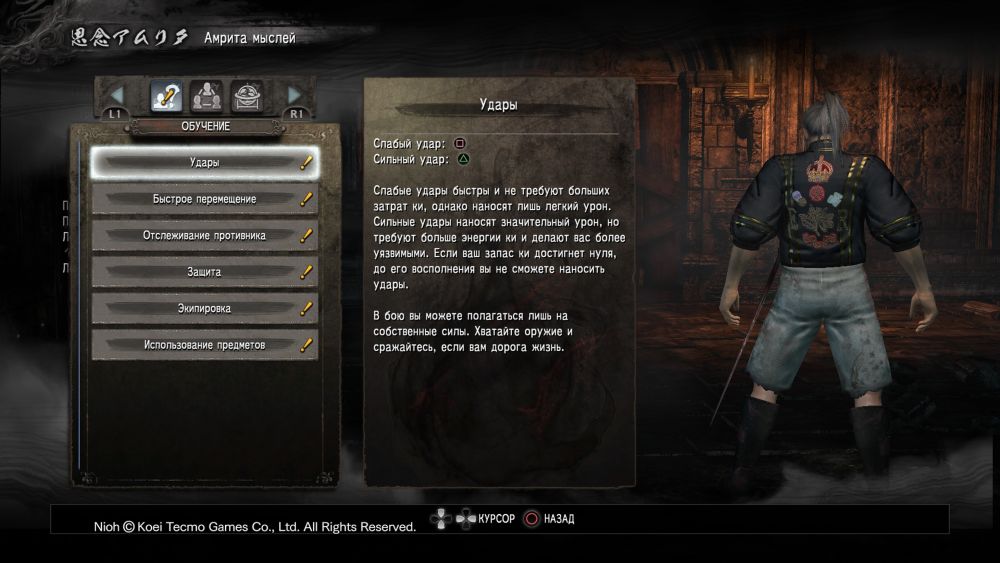Screen dimensions: 1000x563
Task: Click the left arrow to go to previous tab
Action: point(117,96)
